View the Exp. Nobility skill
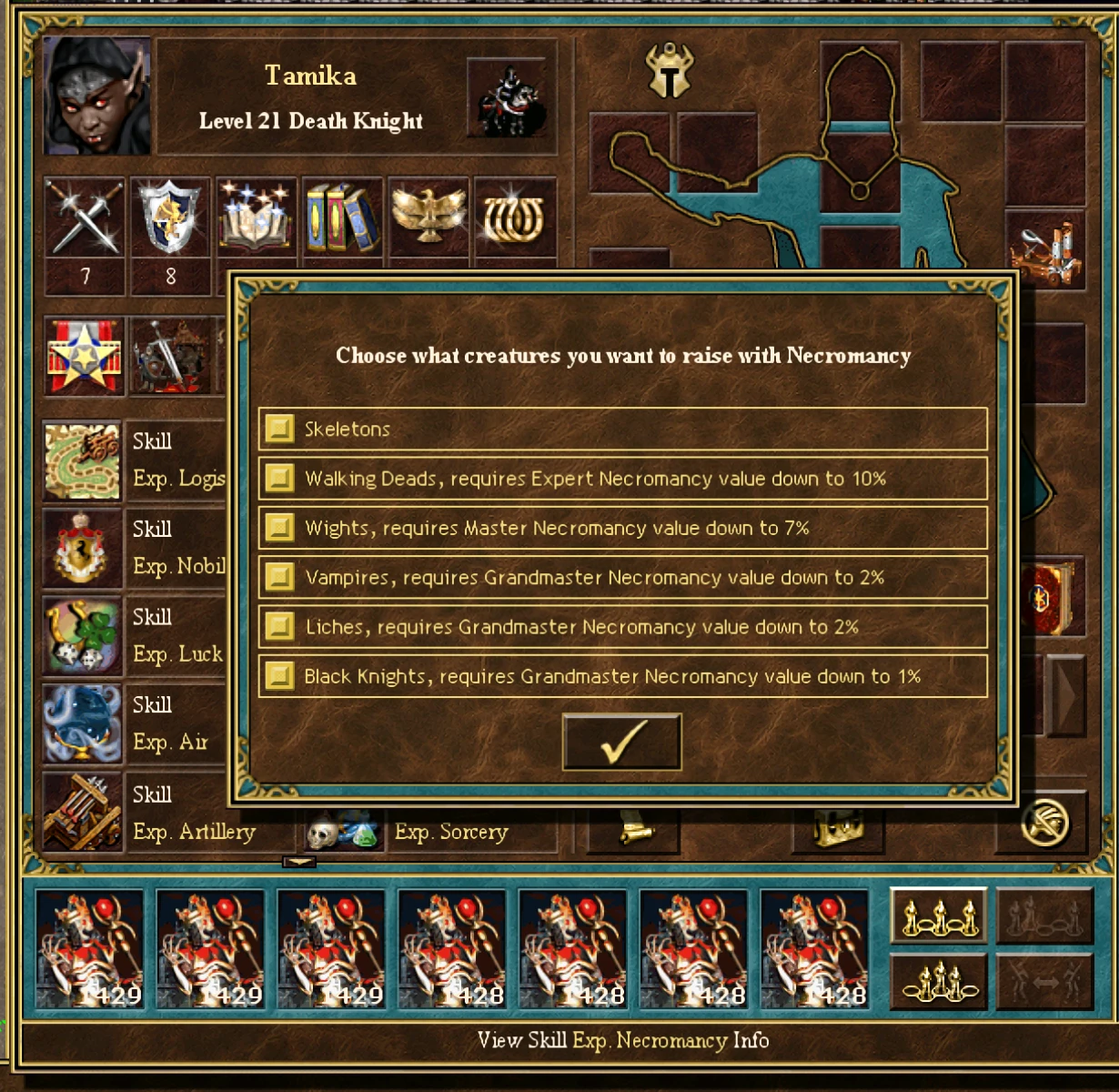Image resolution: width=1119 pixels, height=1092 pixels. [83, 548]
